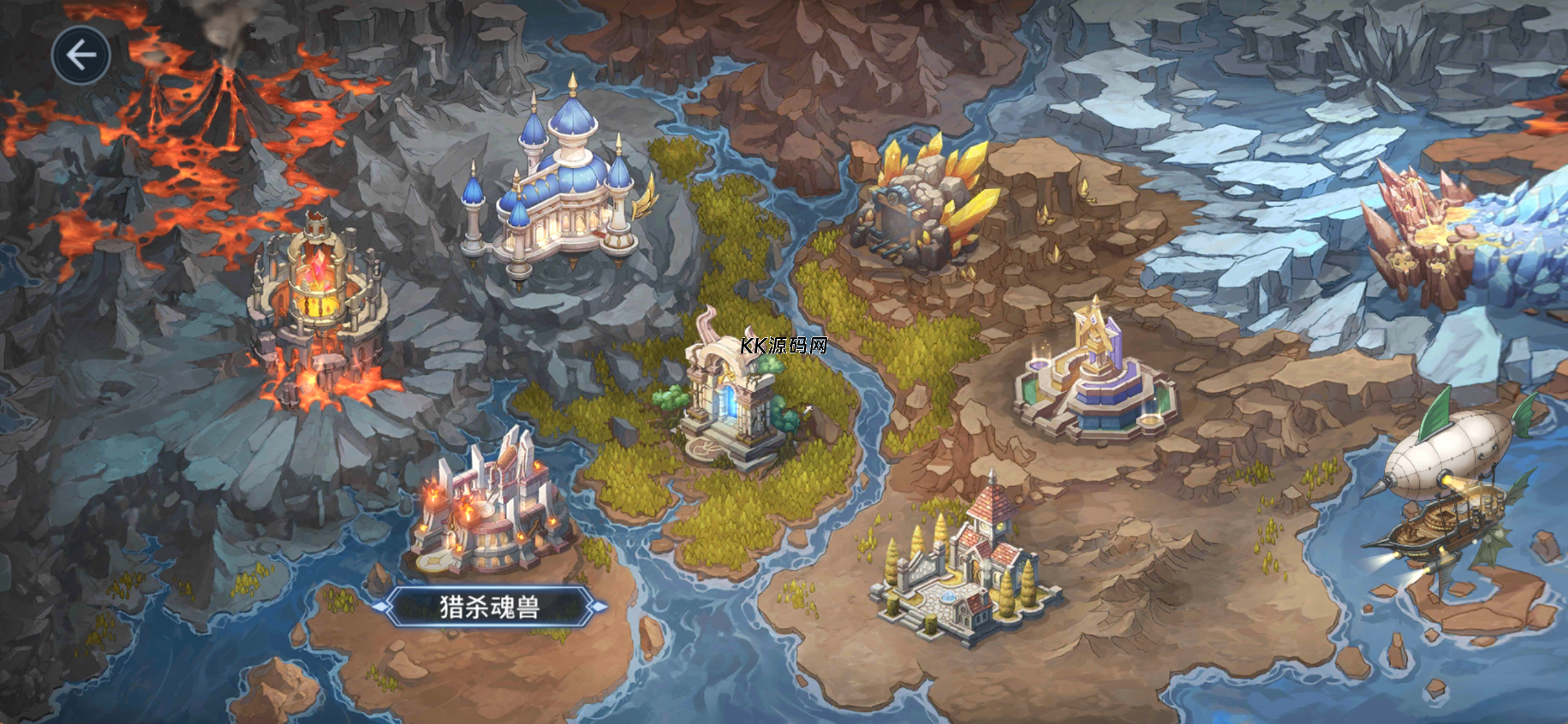Open the 猎杀魂兽 label banner

490,607
